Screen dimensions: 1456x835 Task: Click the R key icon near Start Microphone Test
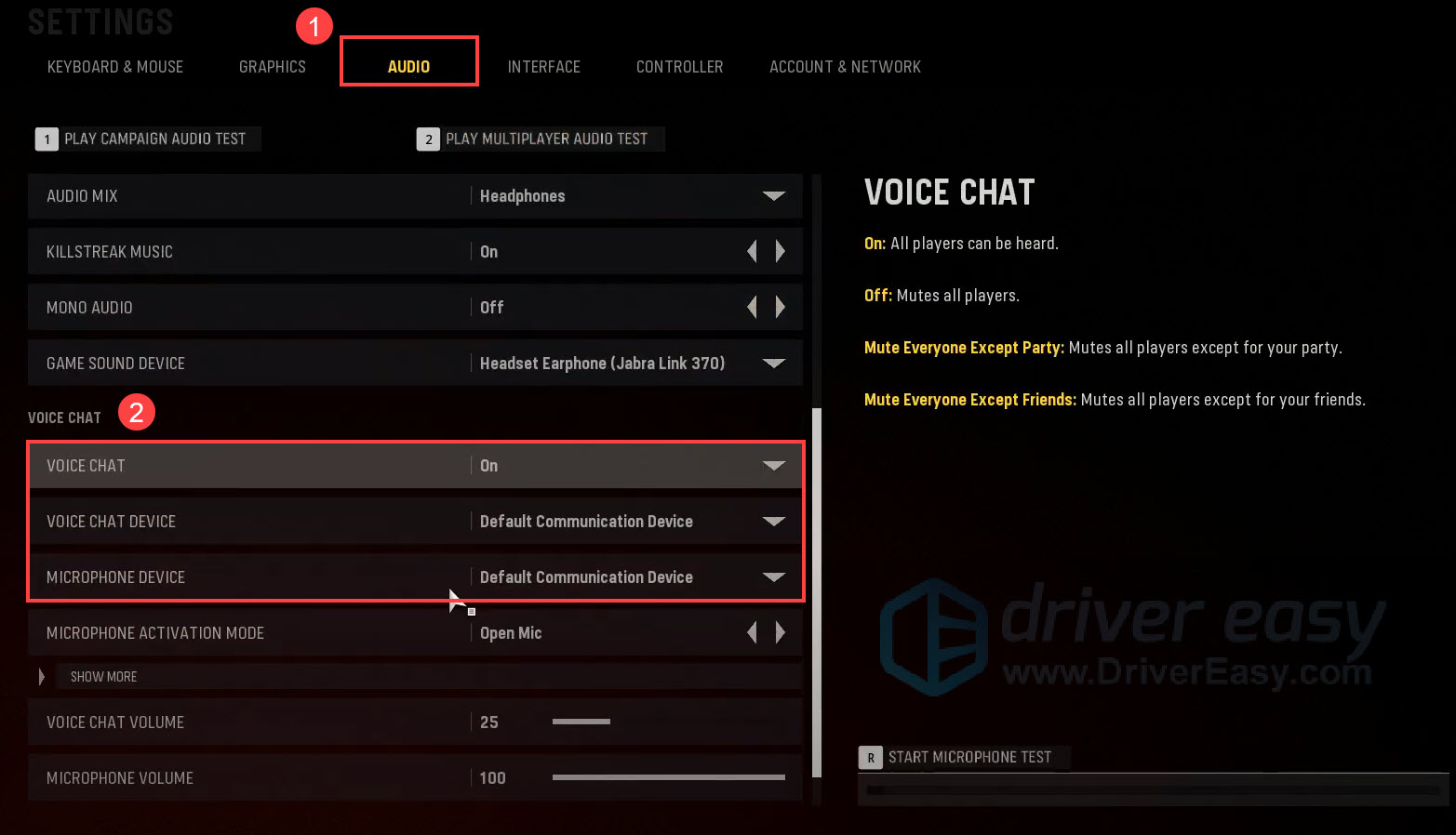point(871,757)
